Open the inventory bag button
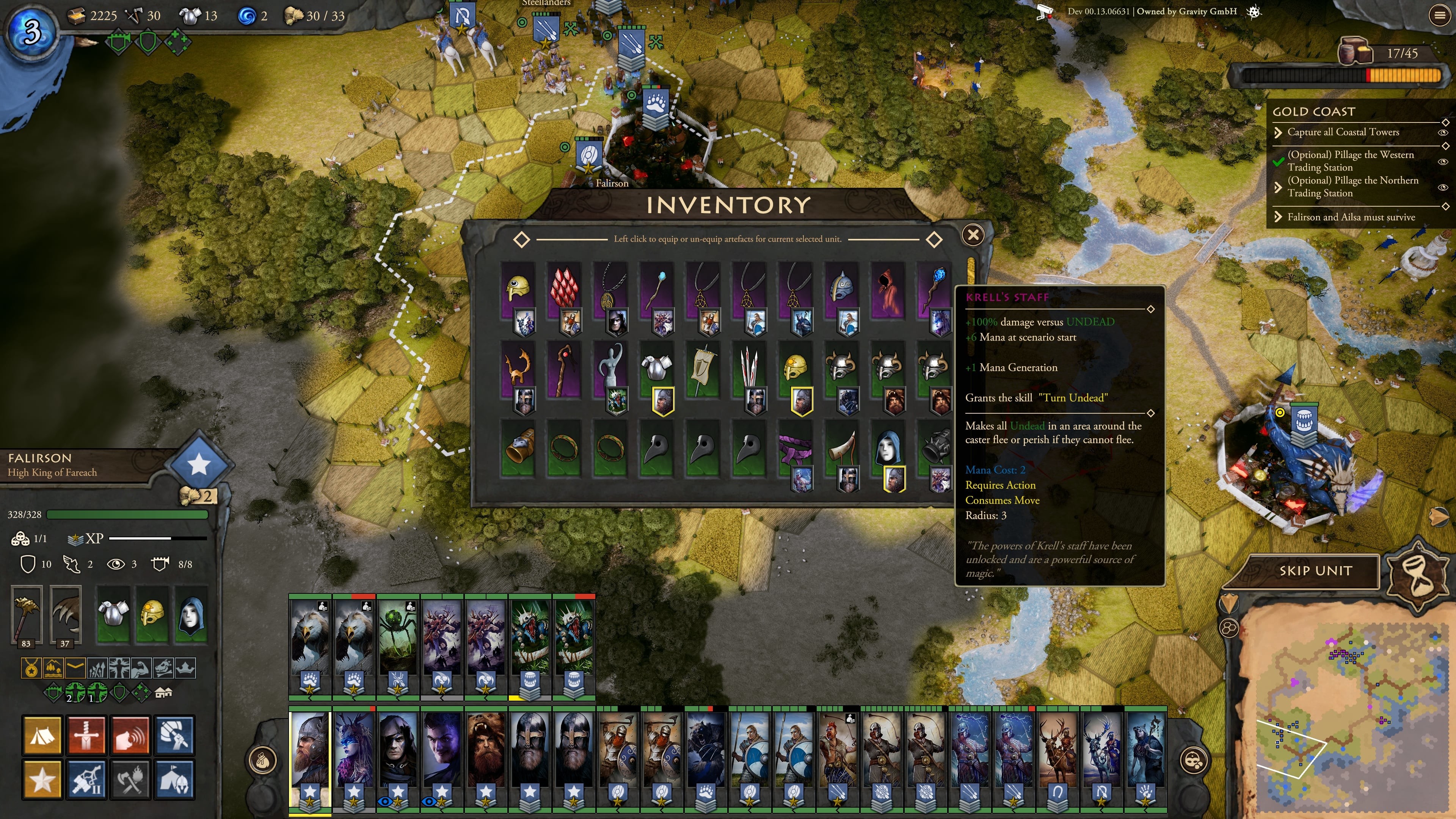Viewport: 1456px width, 819px height. (262, 761)
